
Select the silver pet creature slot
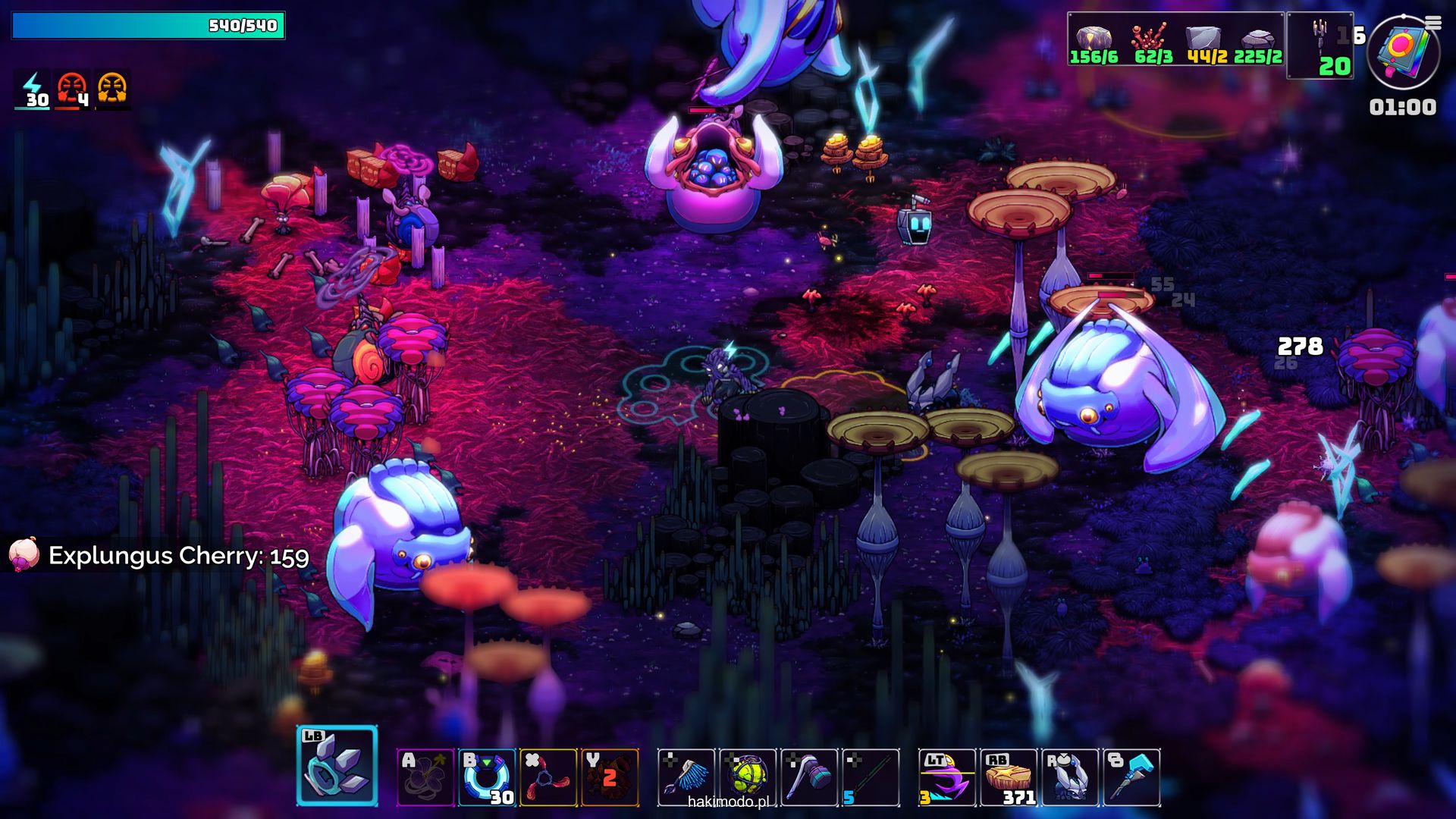point(1070,777)
